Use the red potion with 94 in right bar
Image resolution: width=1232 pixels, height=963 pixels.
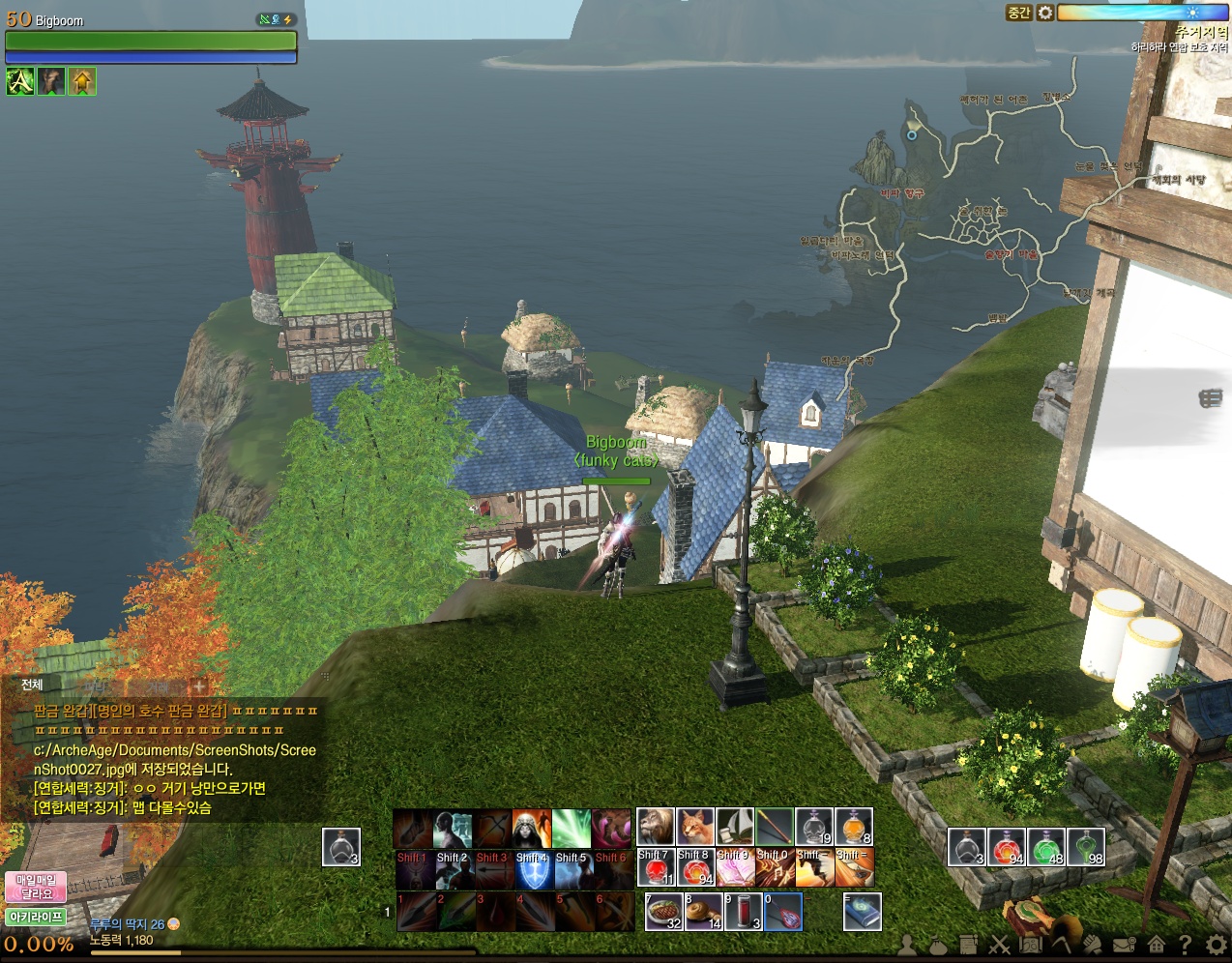(1006, 847)
